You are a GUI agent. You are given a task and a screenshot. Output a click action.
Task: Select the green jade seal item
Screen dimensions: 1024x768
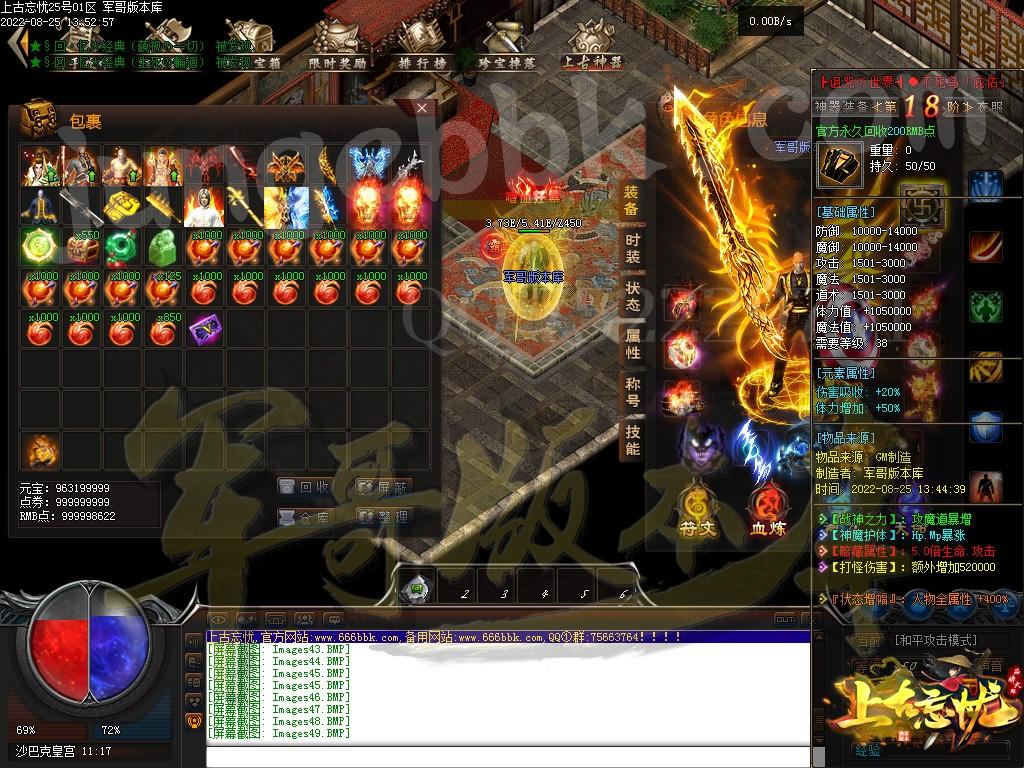163,244
